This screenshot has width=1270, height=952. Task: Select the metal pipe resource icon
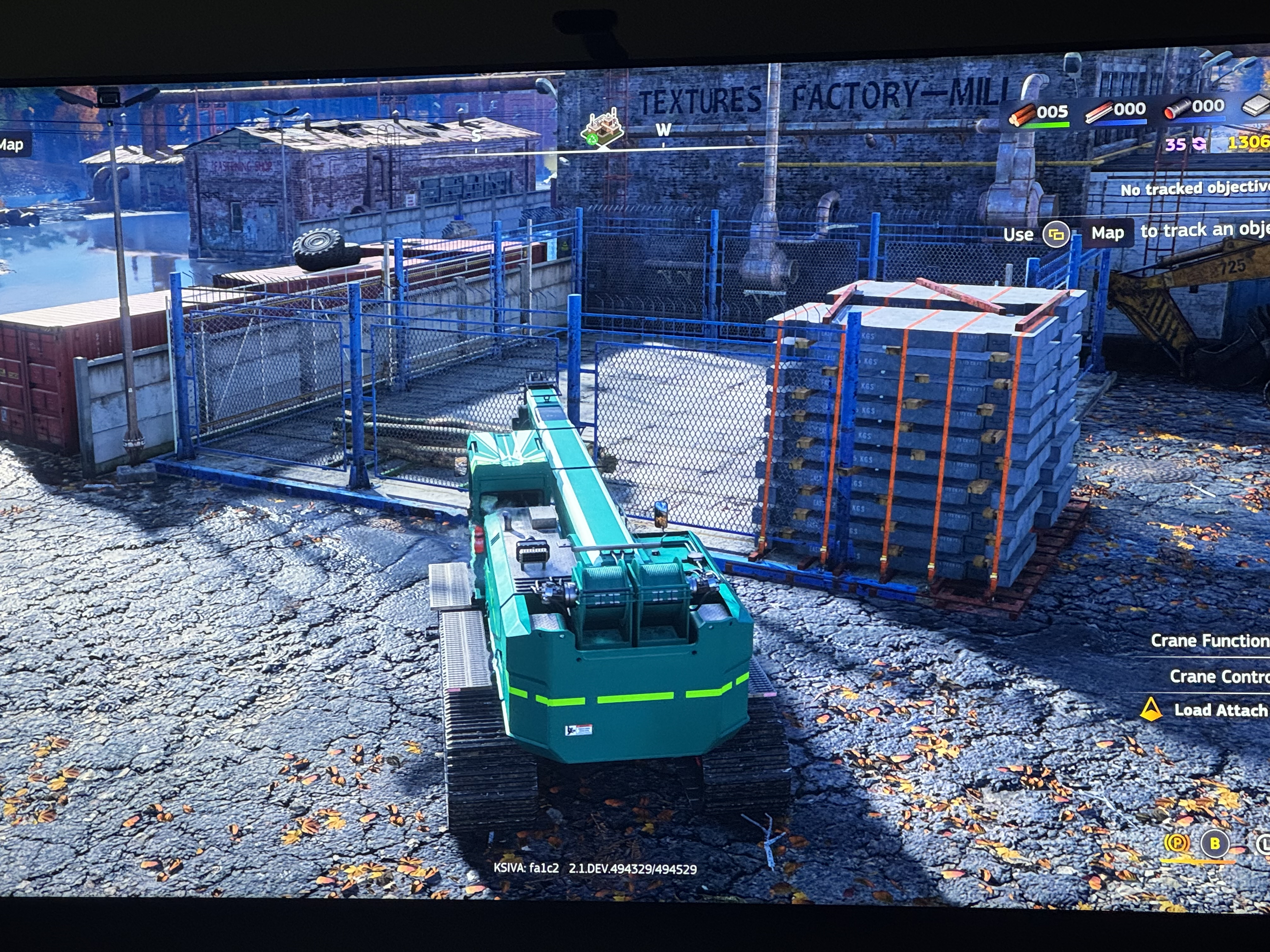1176,109
